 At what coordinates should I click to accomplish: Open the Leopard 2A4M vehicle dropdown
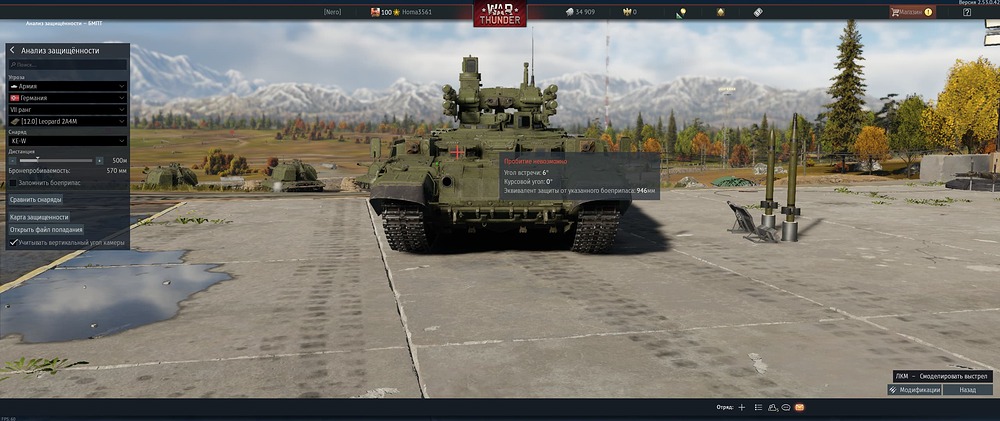pyautogui.click(x=66, y=121)
